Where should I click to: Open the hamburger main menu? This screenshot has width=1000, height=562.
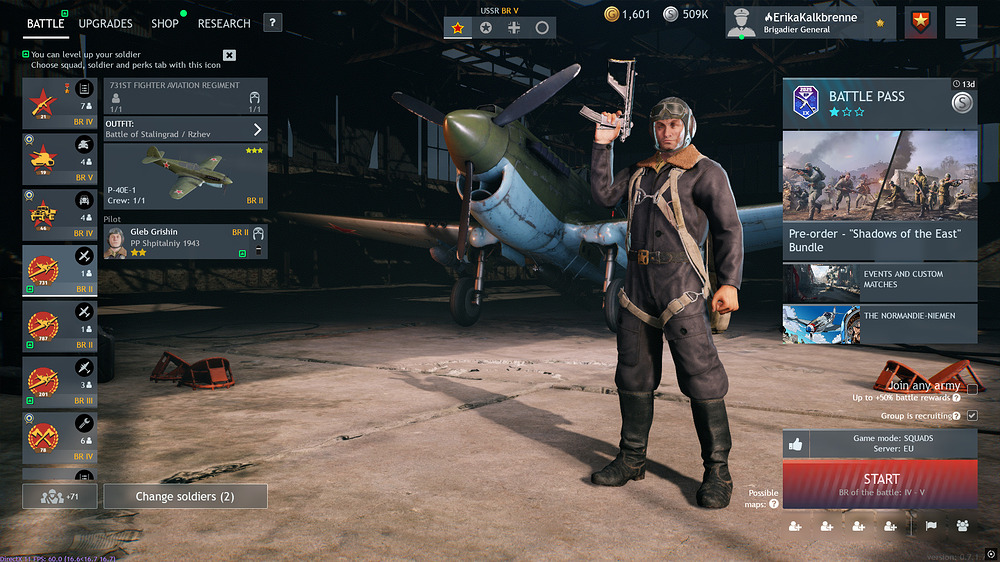[x=960, y=23]
